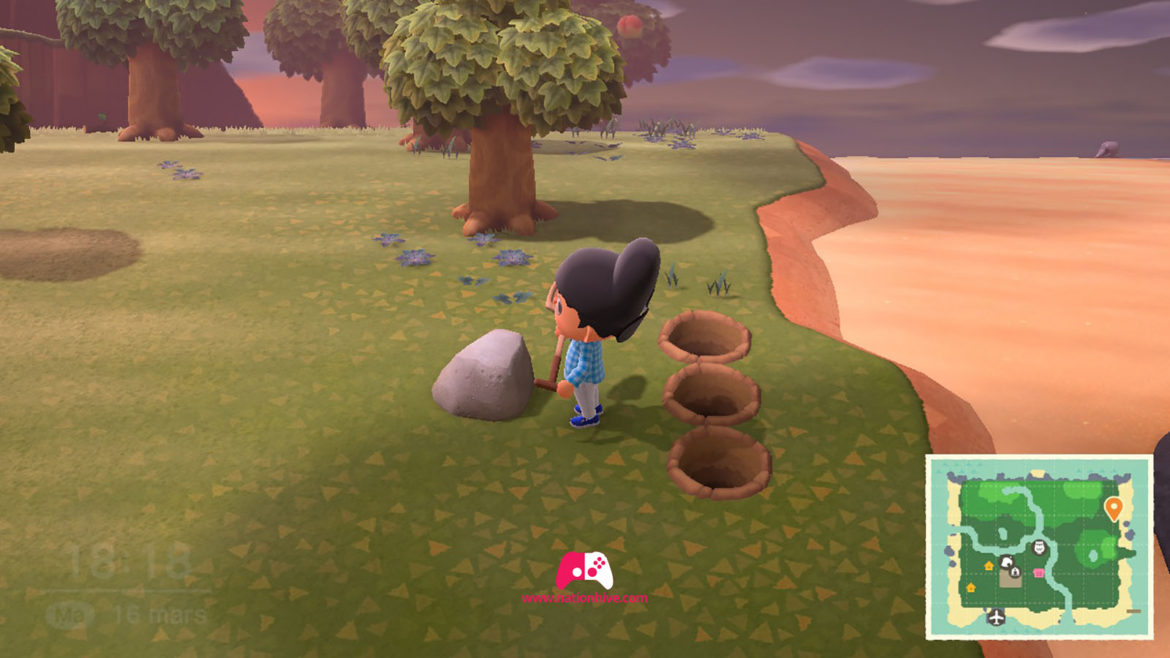Select the pink house marker on the minimap
The image size is (1170, 658).
pos(1040,573)
